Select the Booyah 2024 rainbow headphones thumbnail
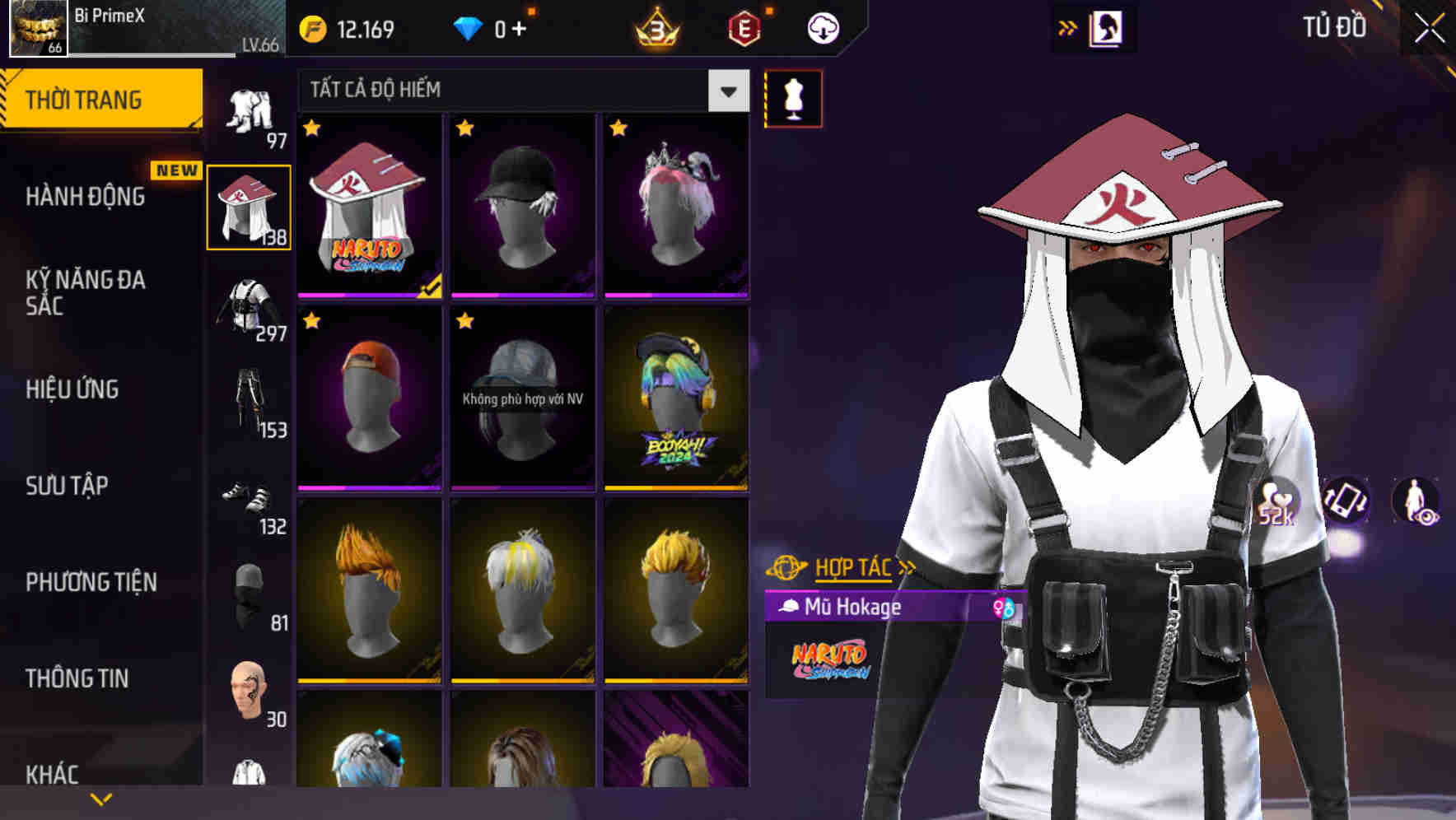Screen dimensions: 1456x820 pos(675,401)
